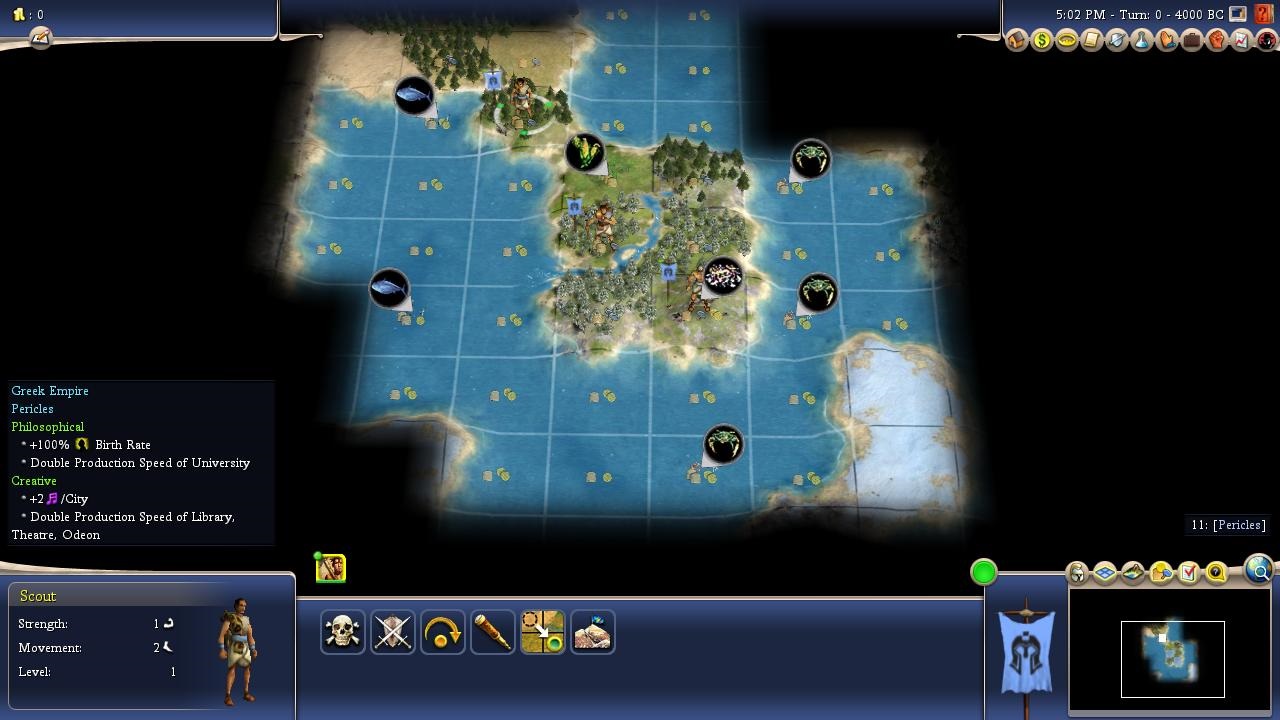Open the Corporation Advisor briefcase icon
Image resolution: width=1280 pixels, height=720 pixels.
(1191, 41)
